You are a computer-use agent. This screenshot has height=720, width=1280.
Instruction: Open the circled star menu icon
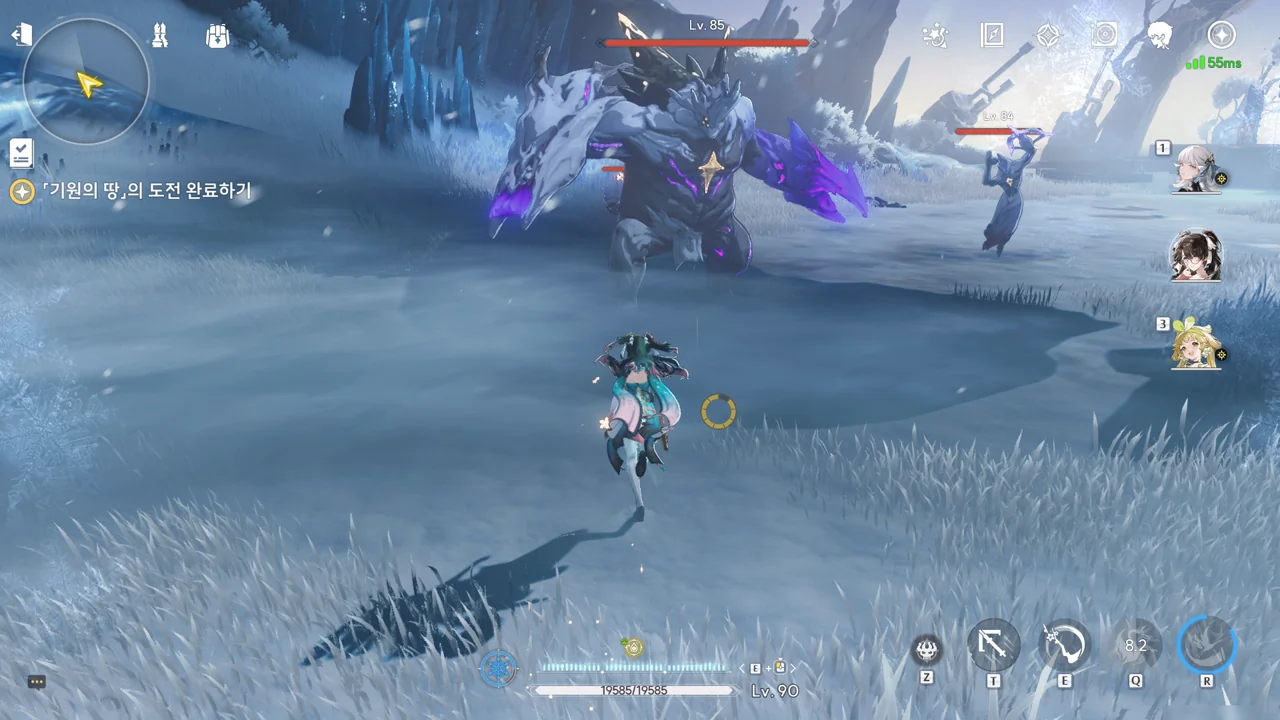(x=1221, y=36)
